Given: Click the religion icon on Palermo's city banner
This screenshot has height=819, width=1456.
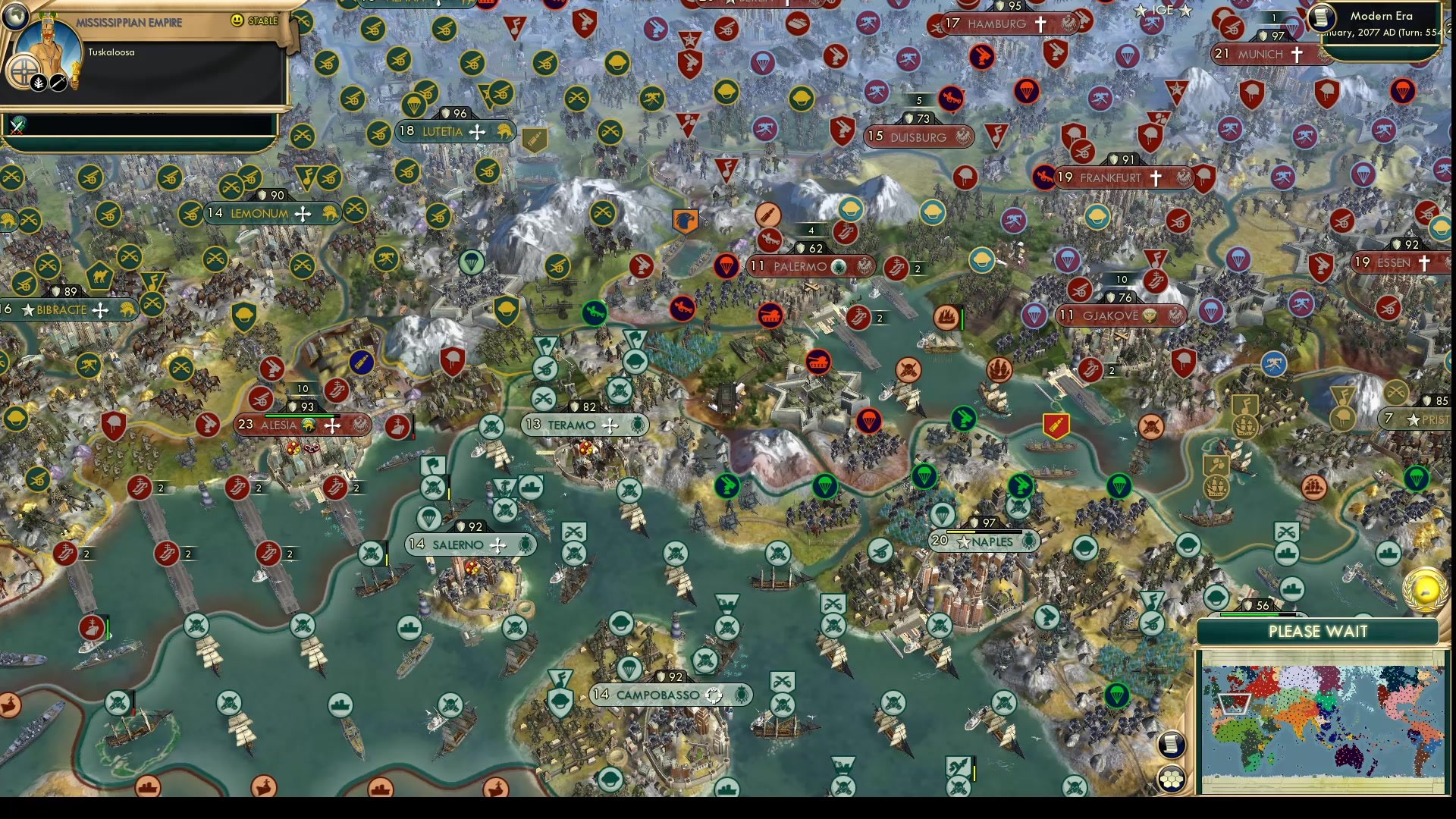Looking at the screenshot, I should pyautogui.click(x=840, y=267).
